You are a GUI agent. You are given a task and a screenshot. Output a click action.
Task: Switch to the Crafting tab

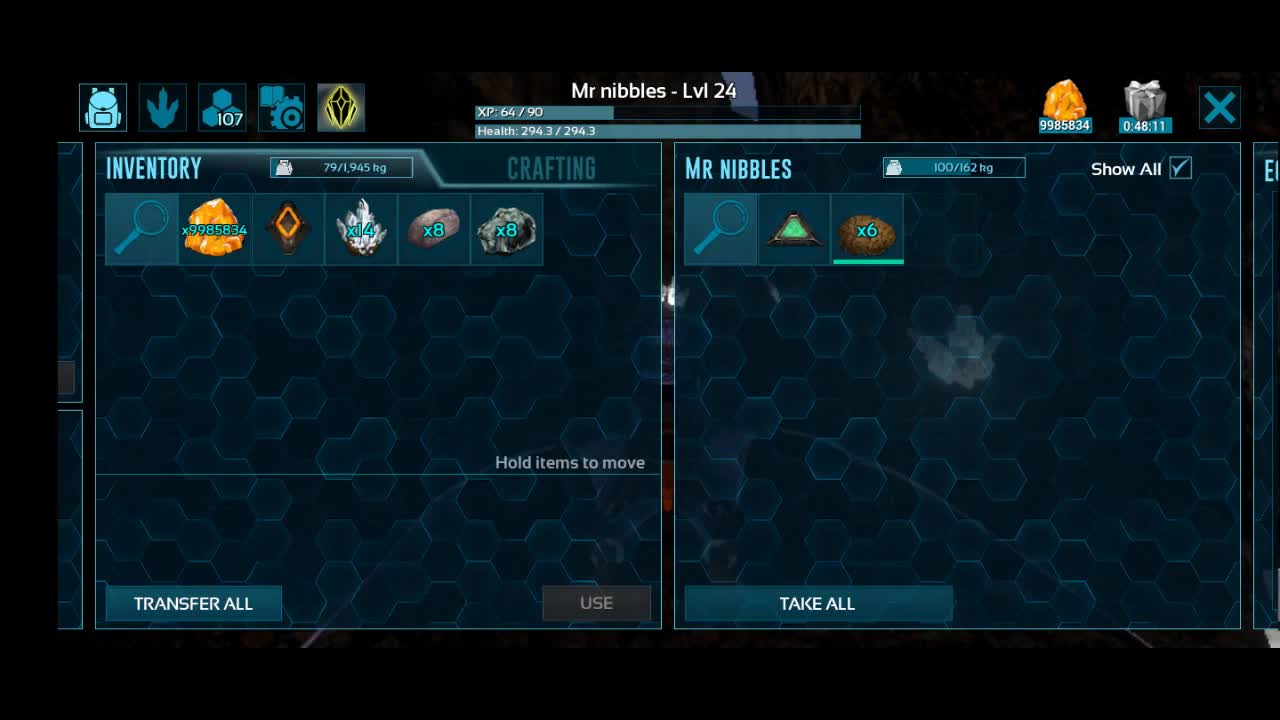click(x=551, y=168)
